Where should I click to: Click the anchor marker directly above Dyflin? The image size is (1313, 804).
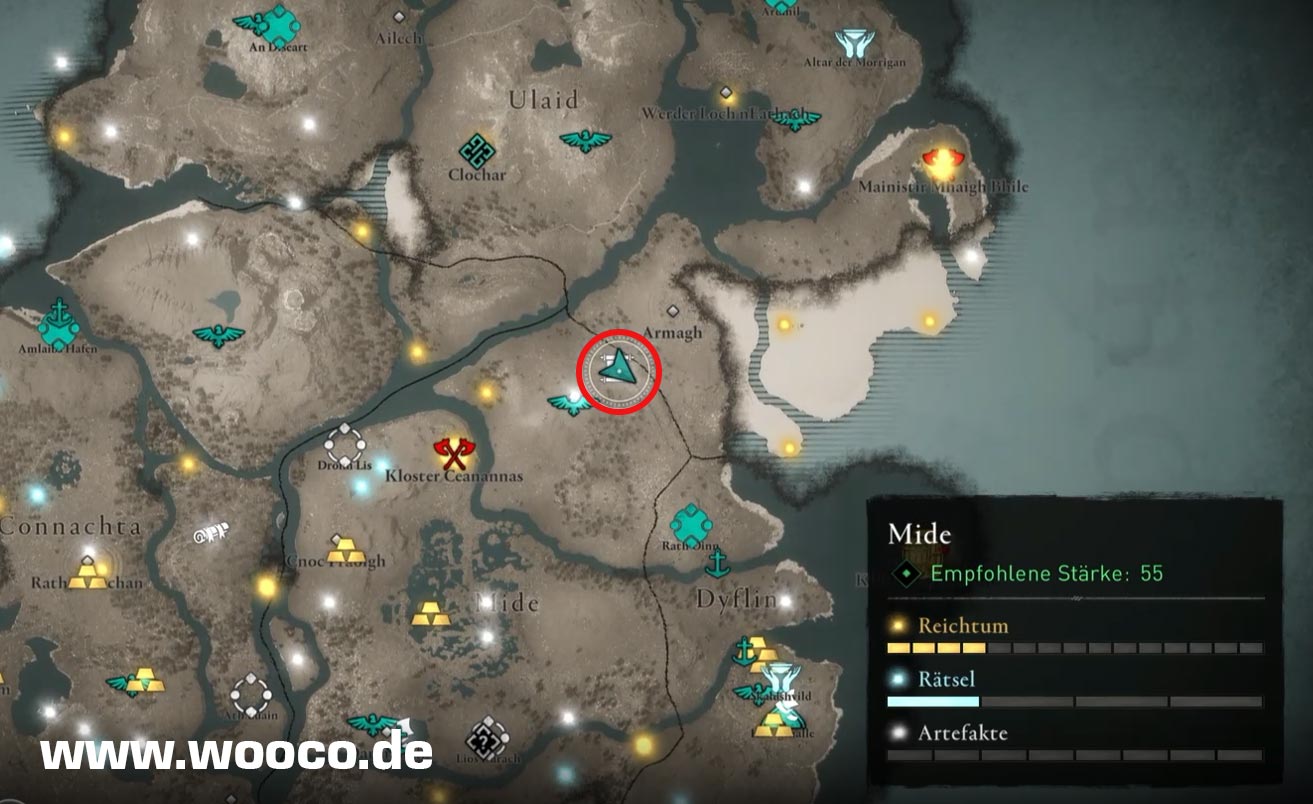pyautogui.click(x=716, y=565)
